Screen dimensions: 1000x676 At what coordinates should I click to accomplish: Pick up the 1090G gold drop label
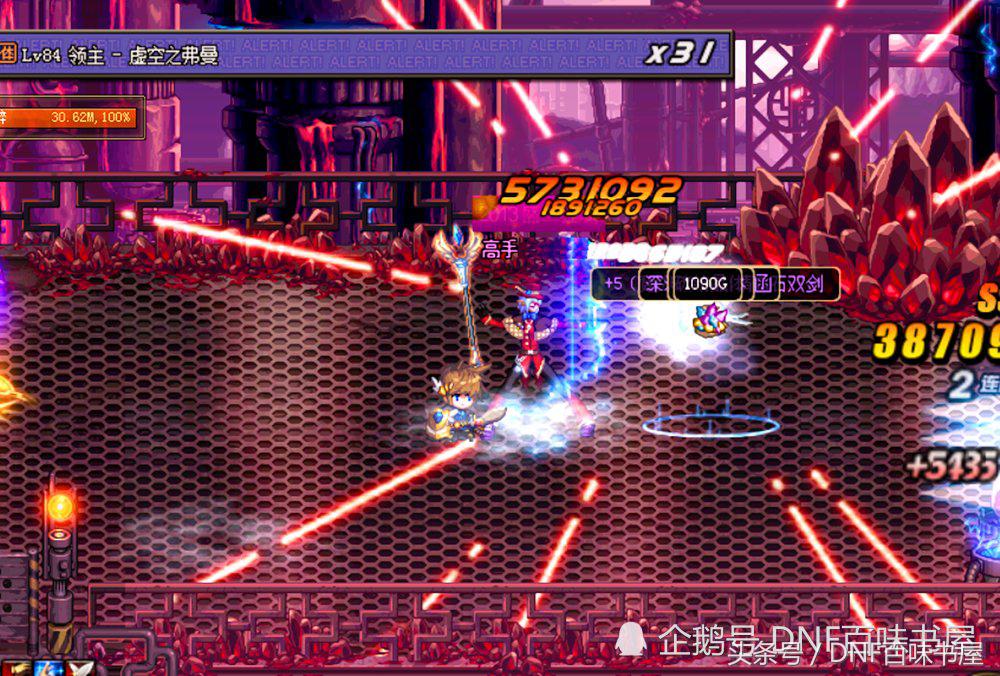click(705, 284)
